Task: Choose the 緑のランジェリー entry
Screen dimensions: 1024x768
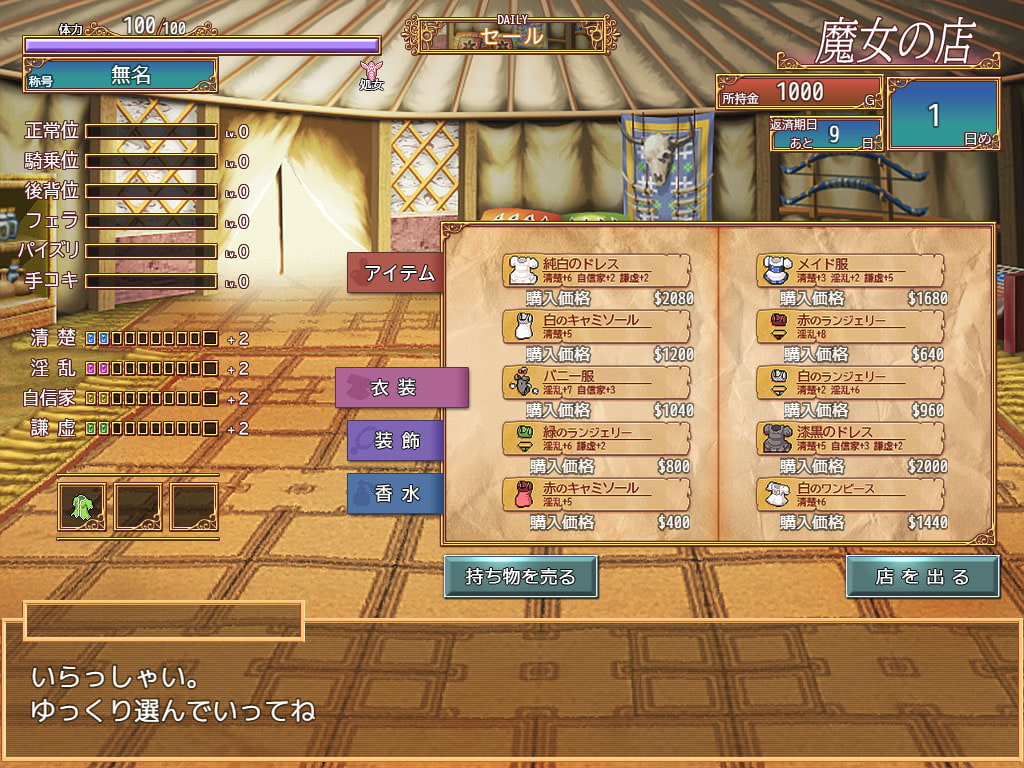Action: (596, 438)
